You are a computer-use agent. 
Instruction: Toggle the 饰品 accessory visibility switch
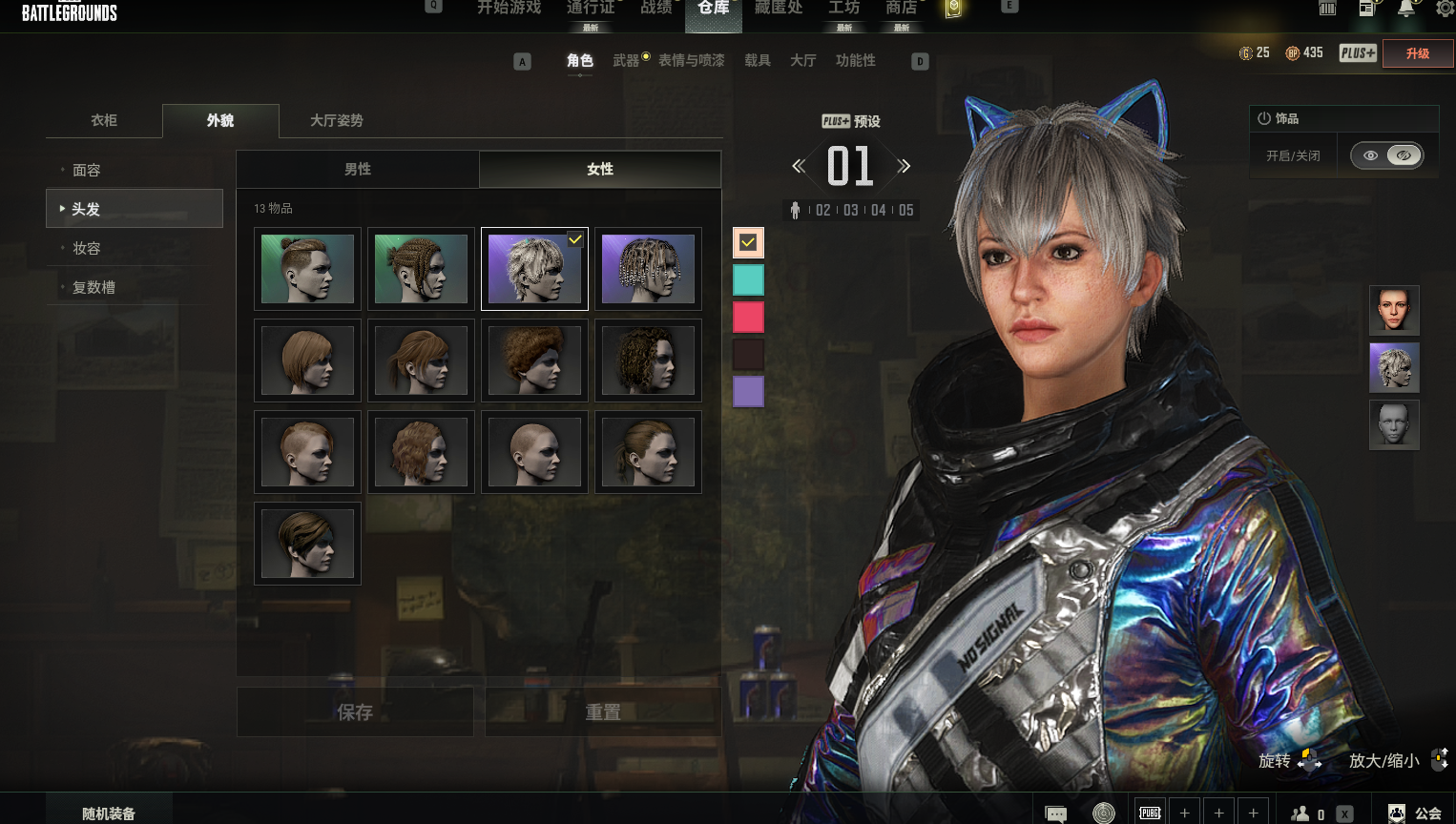point(1387,155)
